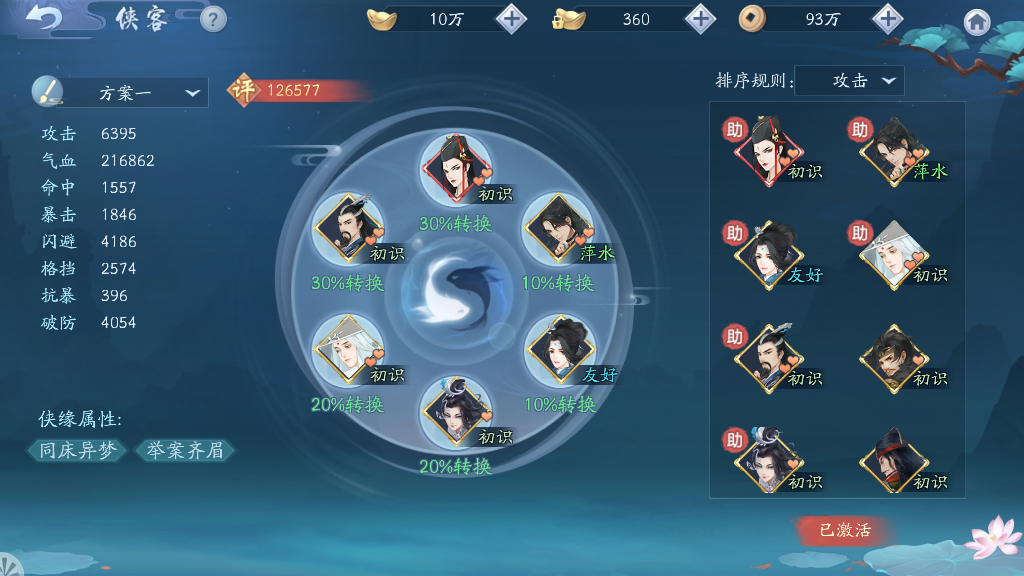The height and width of the screenshot is (576, 1024).
Task: Open the 排序规则 sort dropdown showing 攻击
Action: point(850,82)
